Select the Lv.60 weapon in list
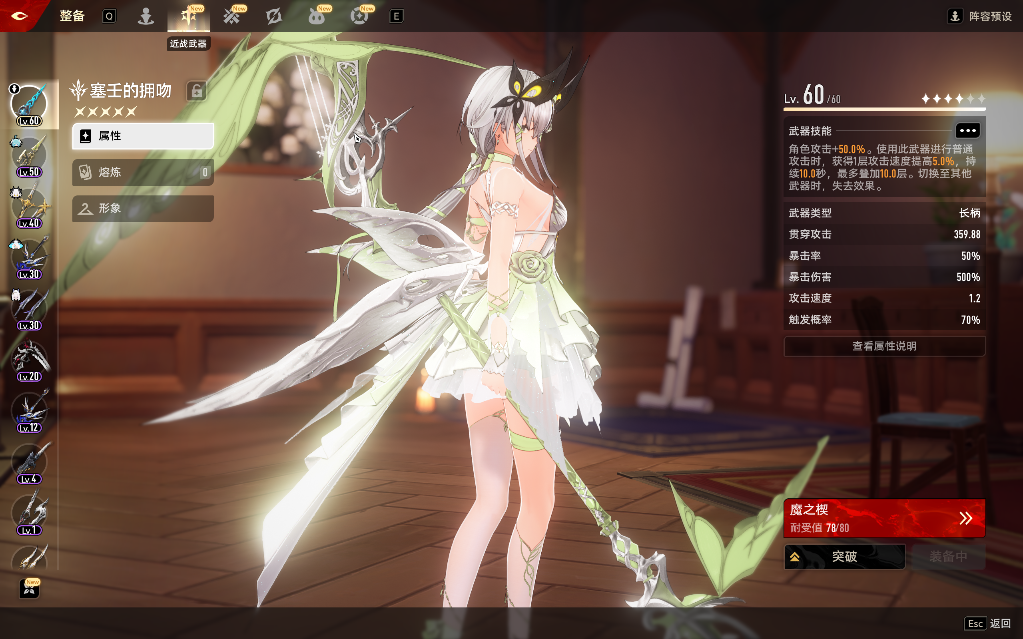Image resolution: width=1023 pixels, height=639 pixels. [x=28, y=103]
